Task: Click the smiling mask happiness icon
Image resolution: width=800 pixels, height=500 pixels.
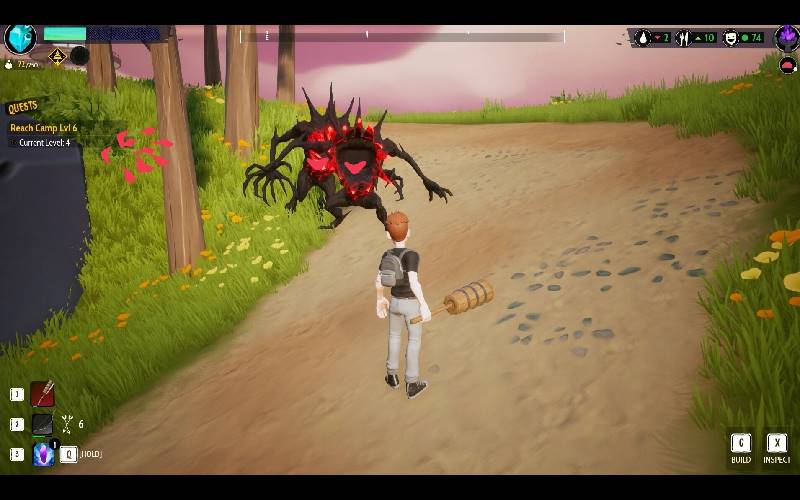Action: pos(730,38)
